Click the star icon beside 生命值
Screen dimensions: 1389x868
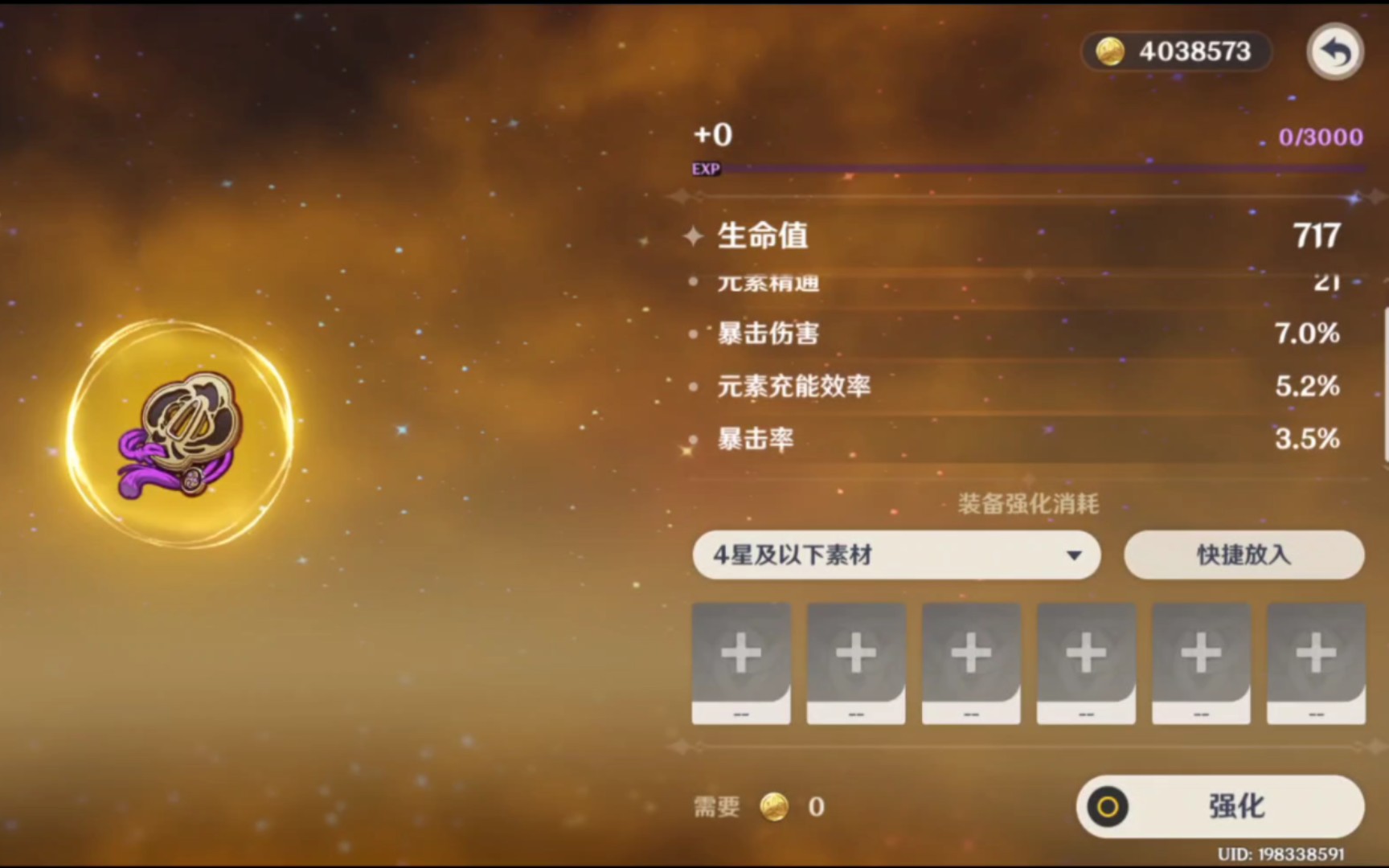[691, 235]
